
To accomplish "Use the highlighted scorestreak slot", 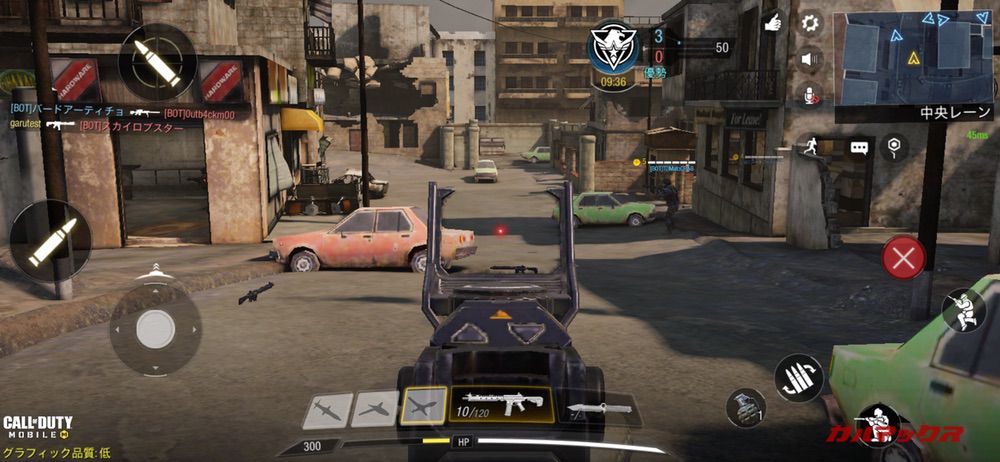I will (423, 406).
